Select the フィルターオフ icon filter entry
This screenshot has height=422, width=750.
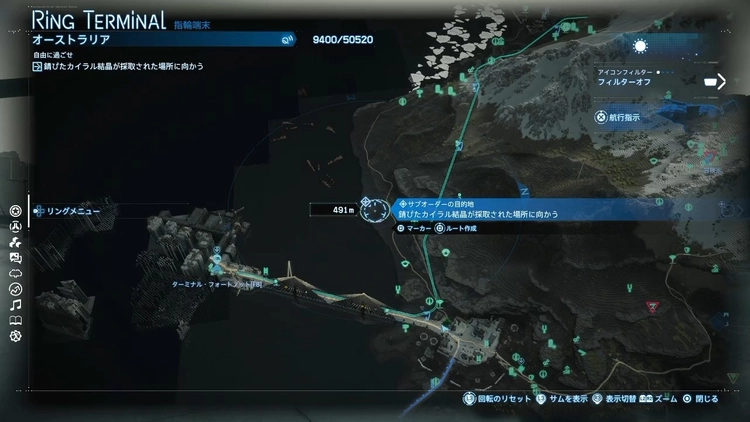click(626, 83)
